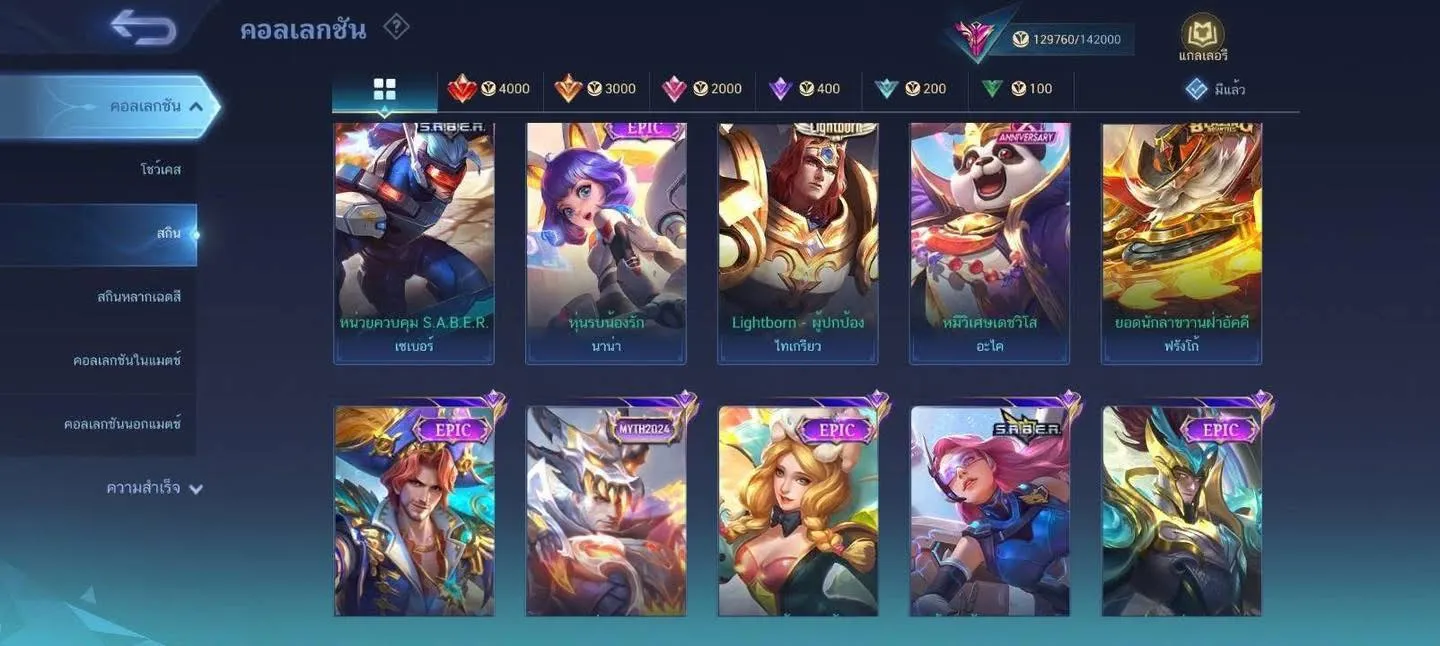Viewport: 1440px width, 646px height.
Task: Open the collection help question mark
Action: pos(396,27)
